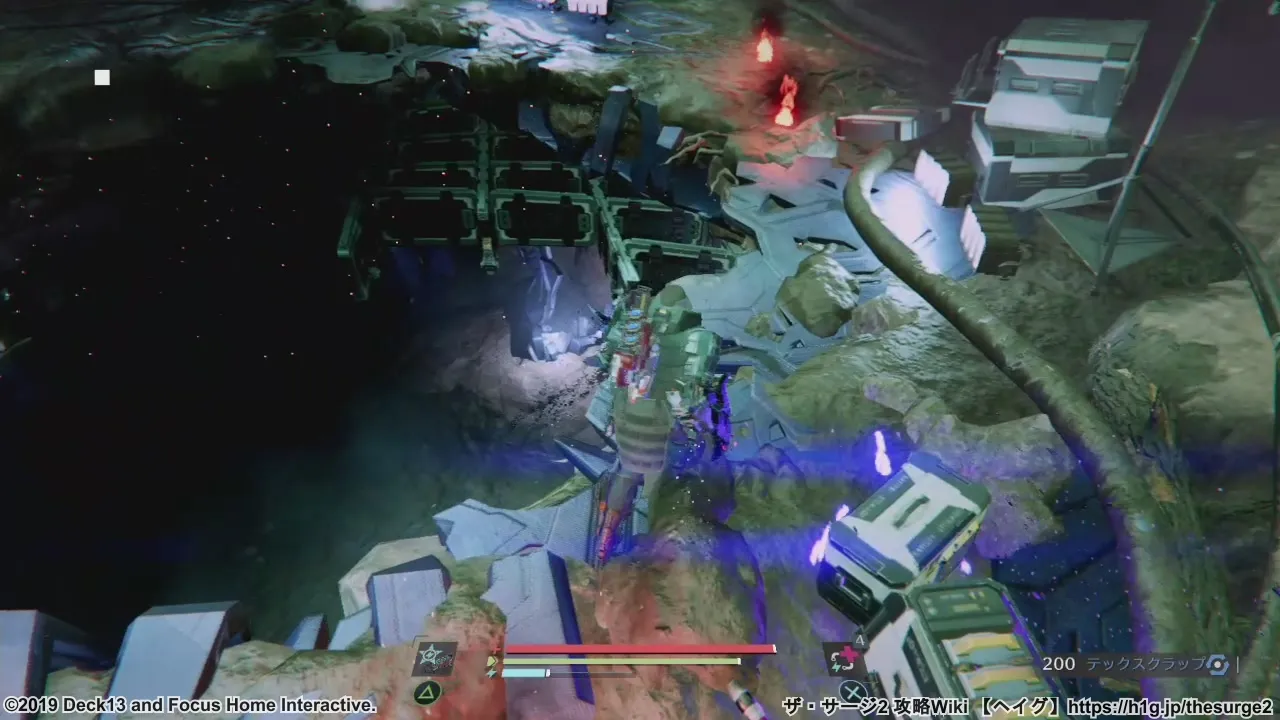
Task: Open the h1g.jp wiki link watermark
Action: 1170,707
